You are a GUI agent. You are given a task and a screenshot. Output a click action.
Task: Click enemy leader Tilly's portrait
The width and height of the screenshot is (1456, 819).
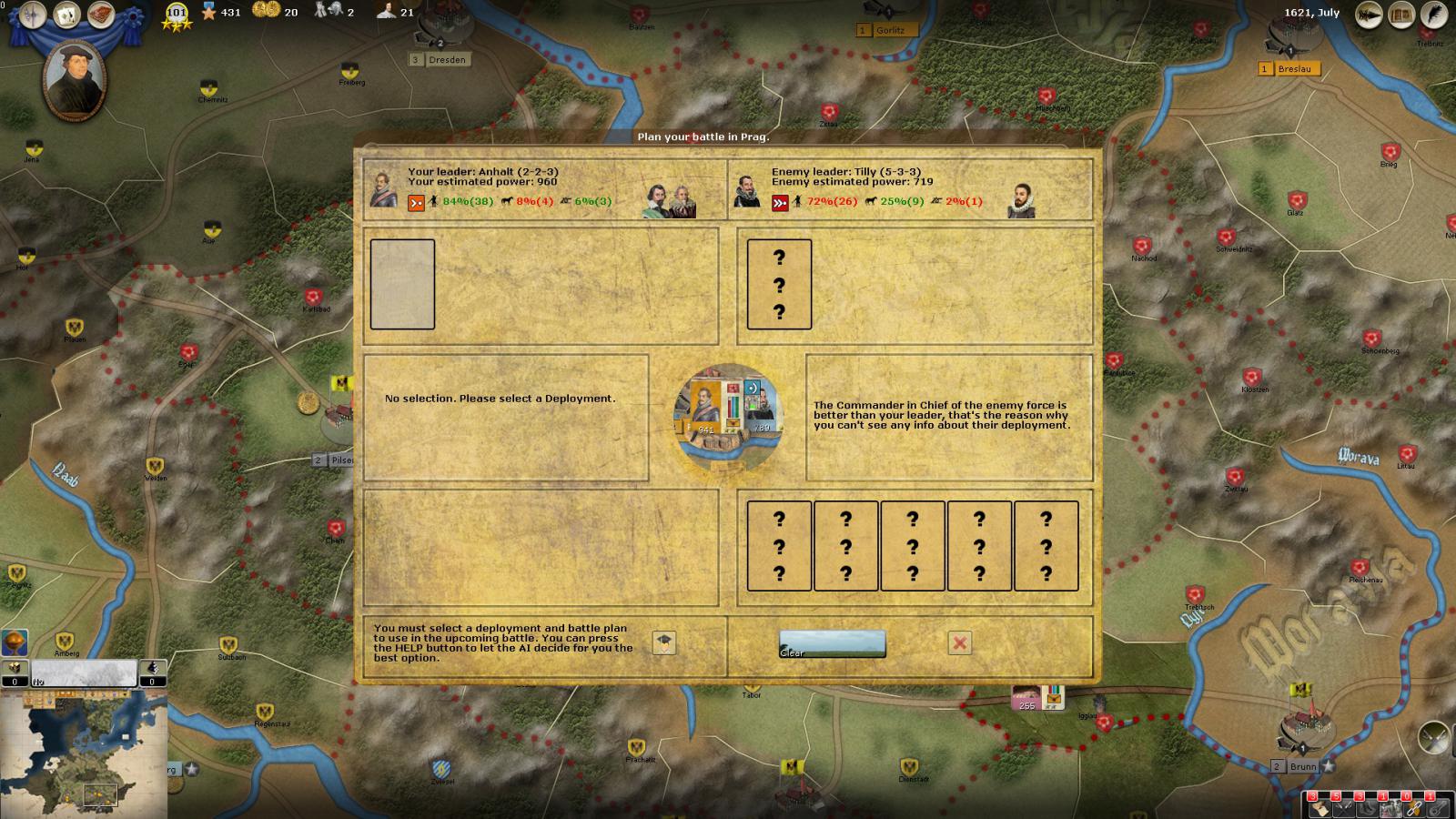pos(747,191)
